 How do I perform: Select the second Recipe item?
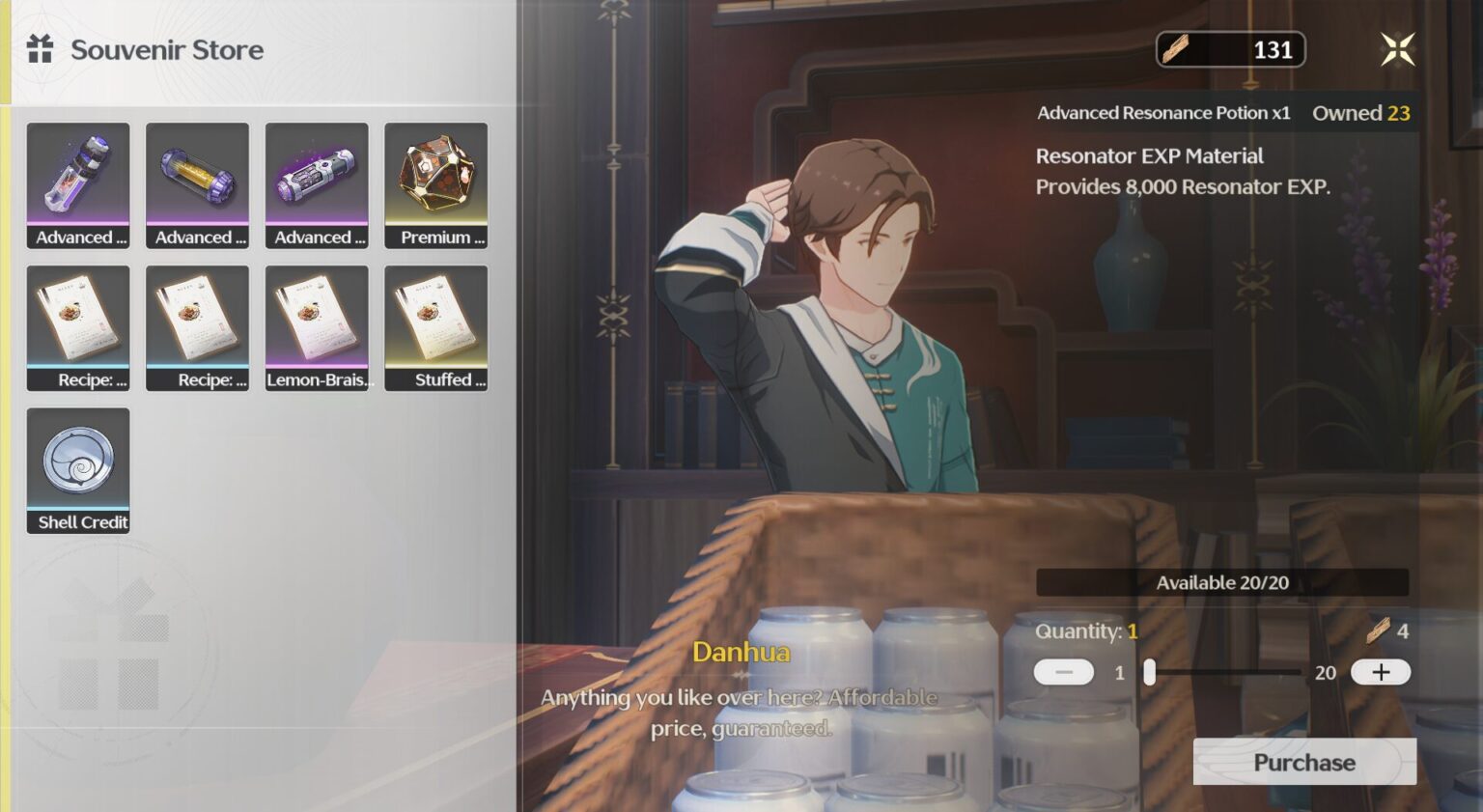(197, 327)
